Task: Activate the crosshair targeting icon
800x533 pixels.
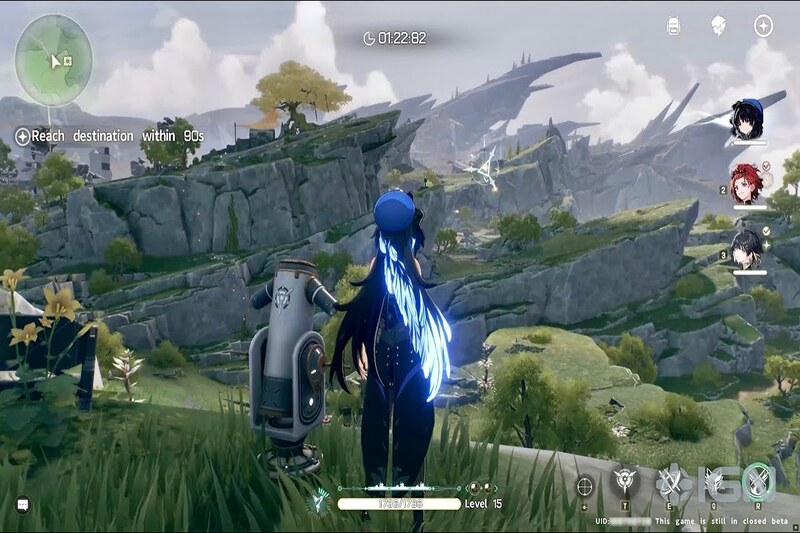Action: point(585,485)
